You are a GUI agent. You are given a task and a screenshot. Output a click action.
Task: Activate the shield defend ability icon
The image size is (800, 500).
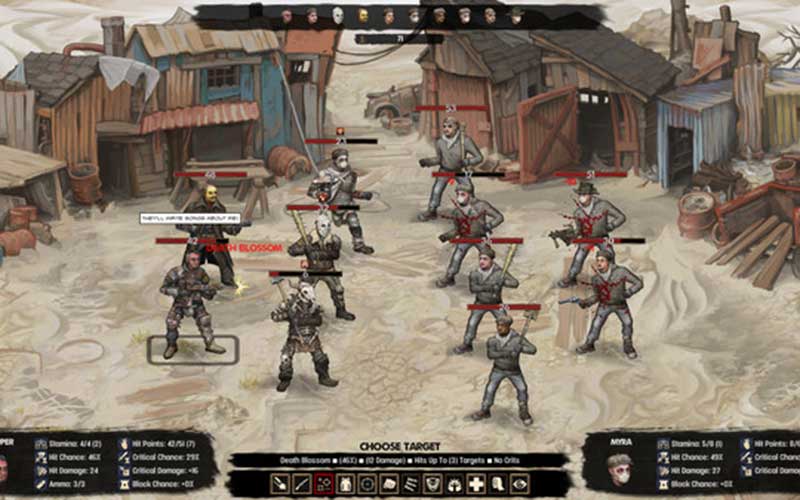[x=432, y=484]
